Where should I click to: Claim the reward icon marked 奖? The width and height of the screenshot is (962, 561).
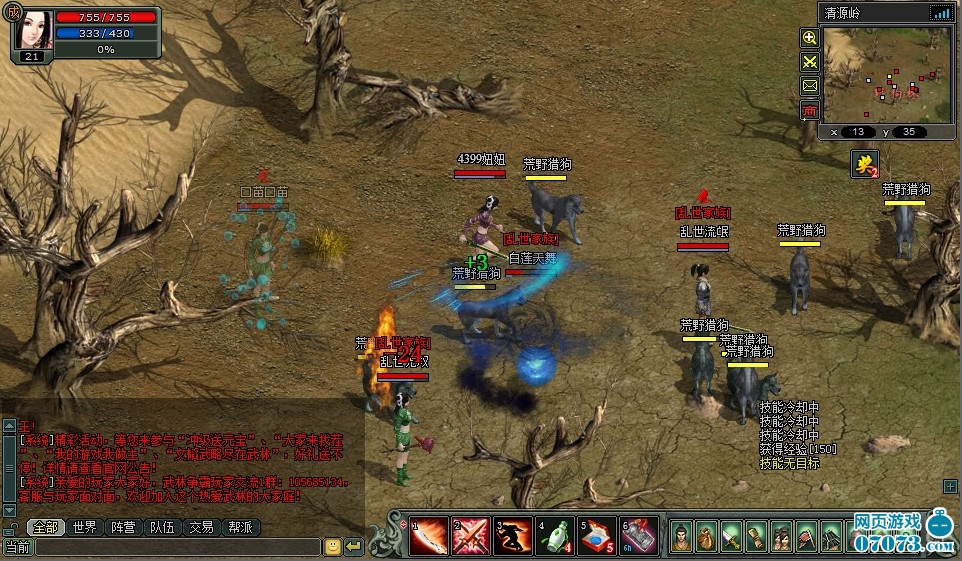click(864, 164)
